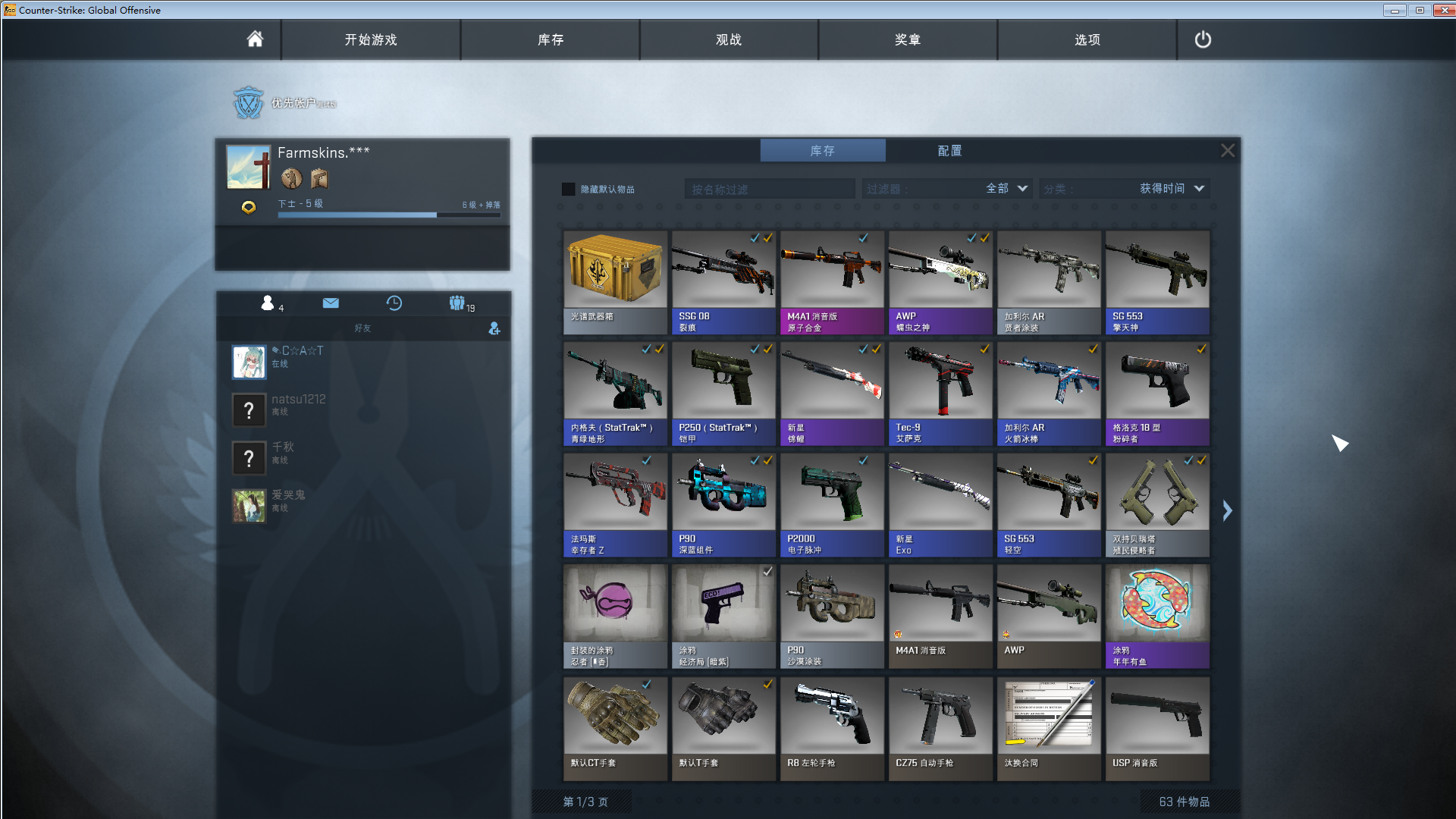Select the home icon in the navigation bar
The image size is (1456, 819).
(255, 39)
